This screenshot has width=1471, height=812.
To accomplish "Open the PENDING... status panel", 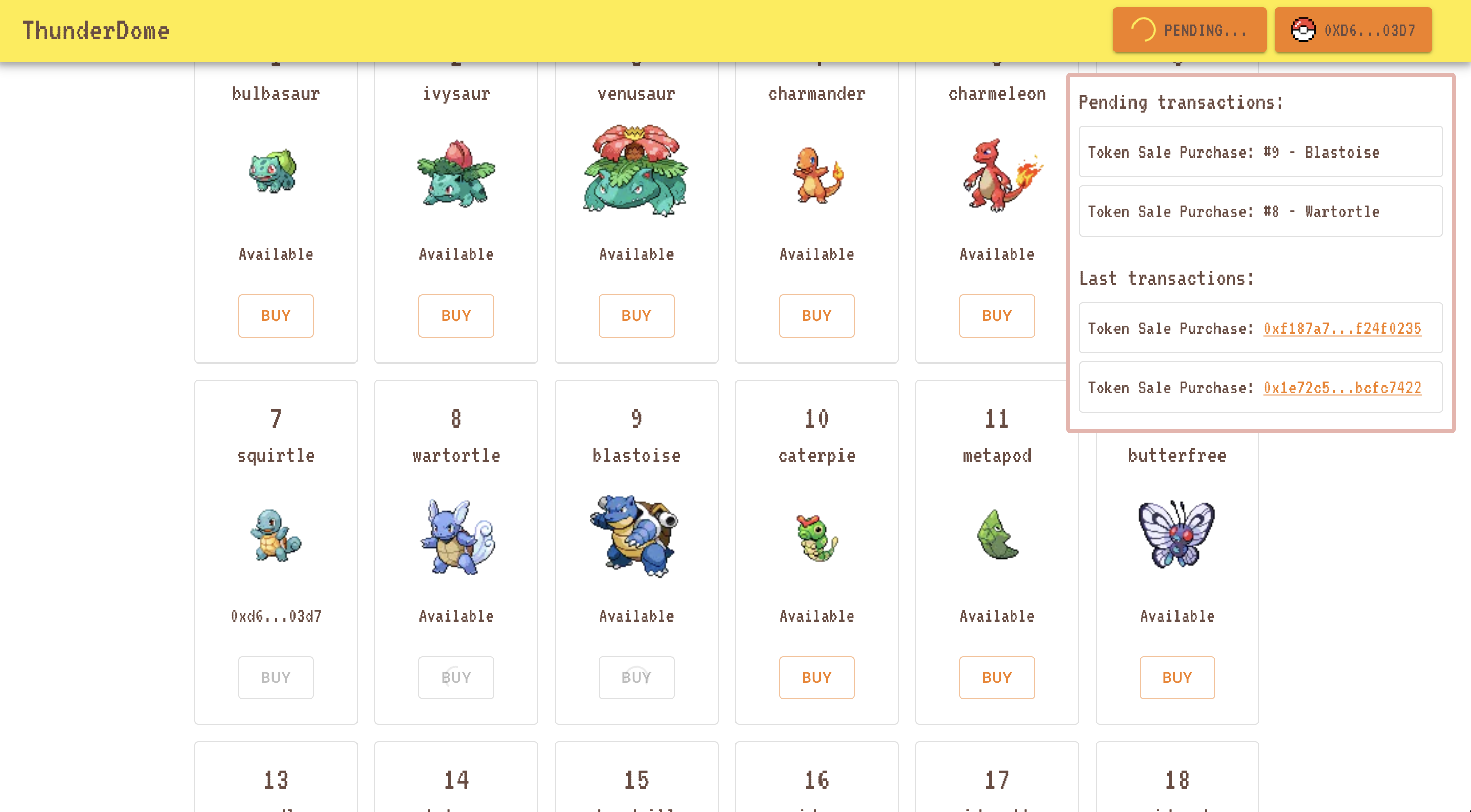I will tap(1189, 30).
